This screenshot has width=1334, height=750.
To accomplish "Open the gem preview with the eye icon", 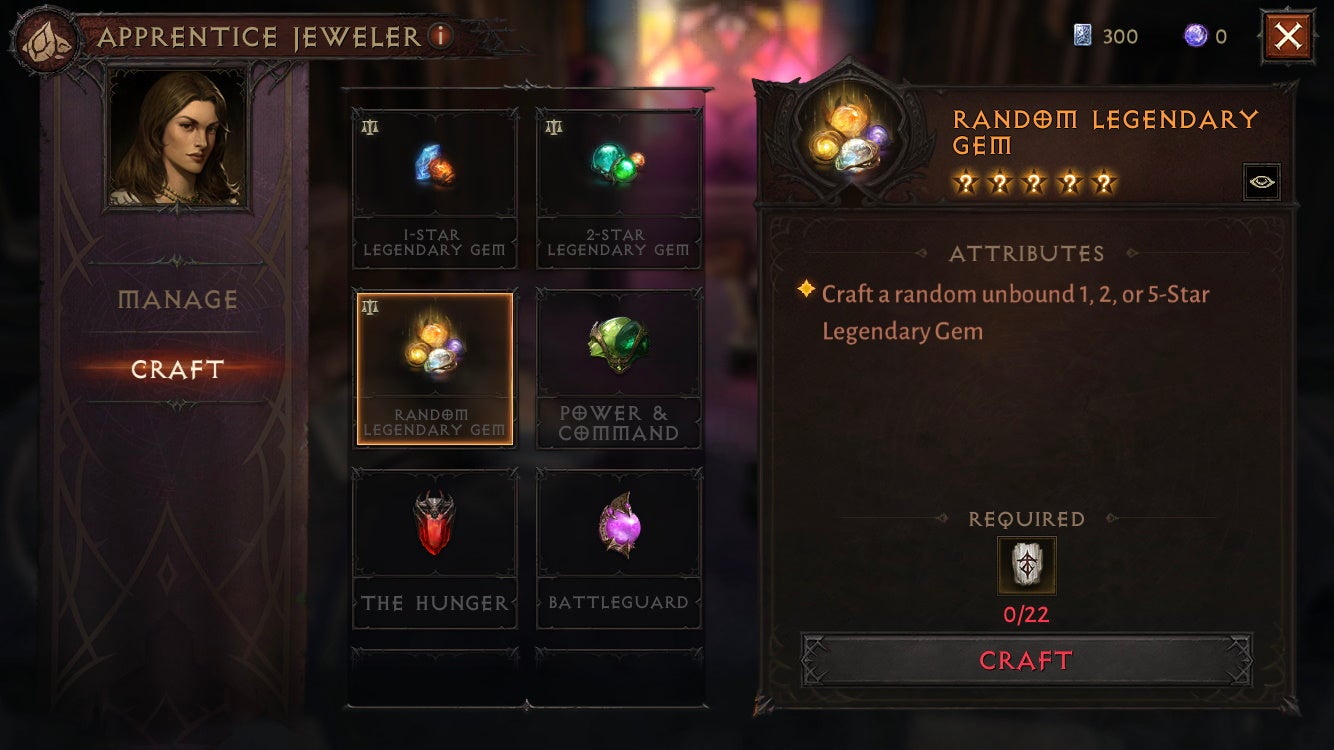I will pyautogui.click(x=1262, y=181).
